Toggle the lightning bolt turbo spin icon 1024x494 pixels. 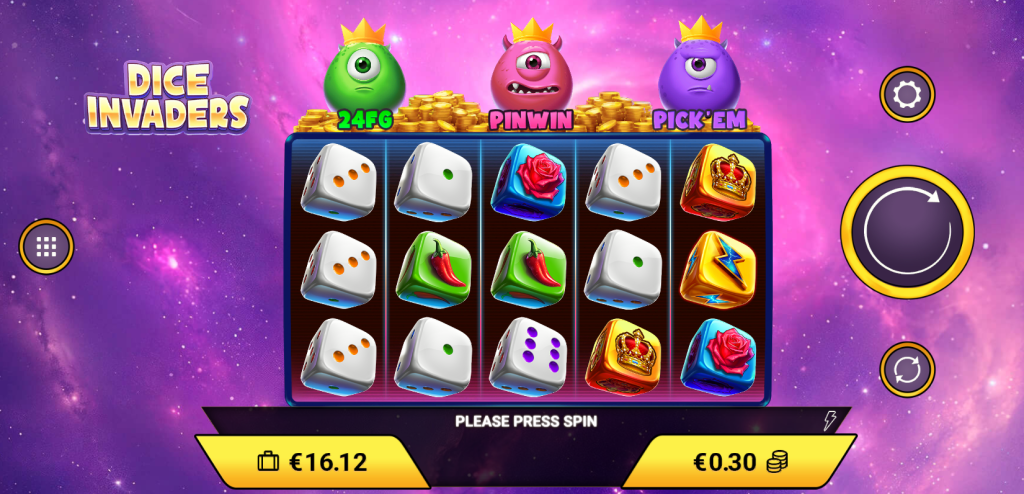[x=829, y=421]
